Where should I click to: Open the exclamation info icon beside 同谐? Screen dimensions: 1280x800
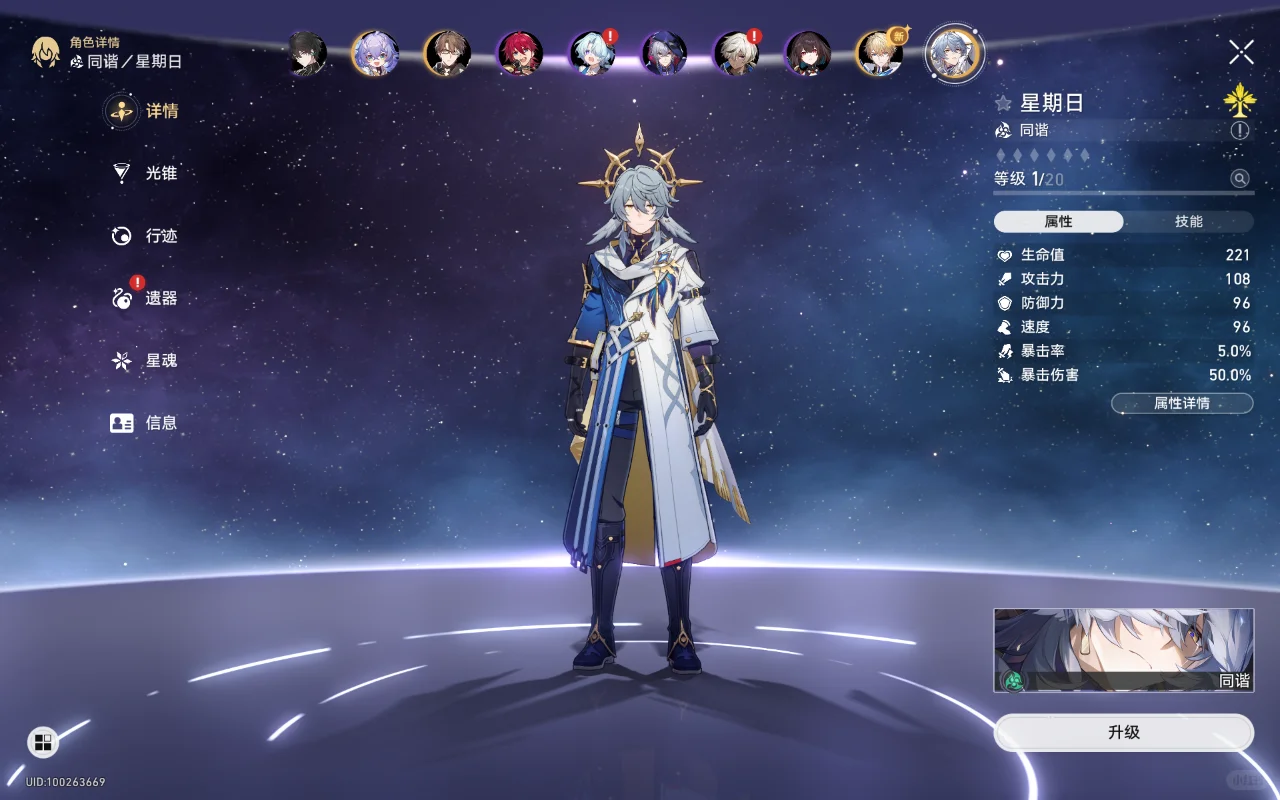[1240, 130]
